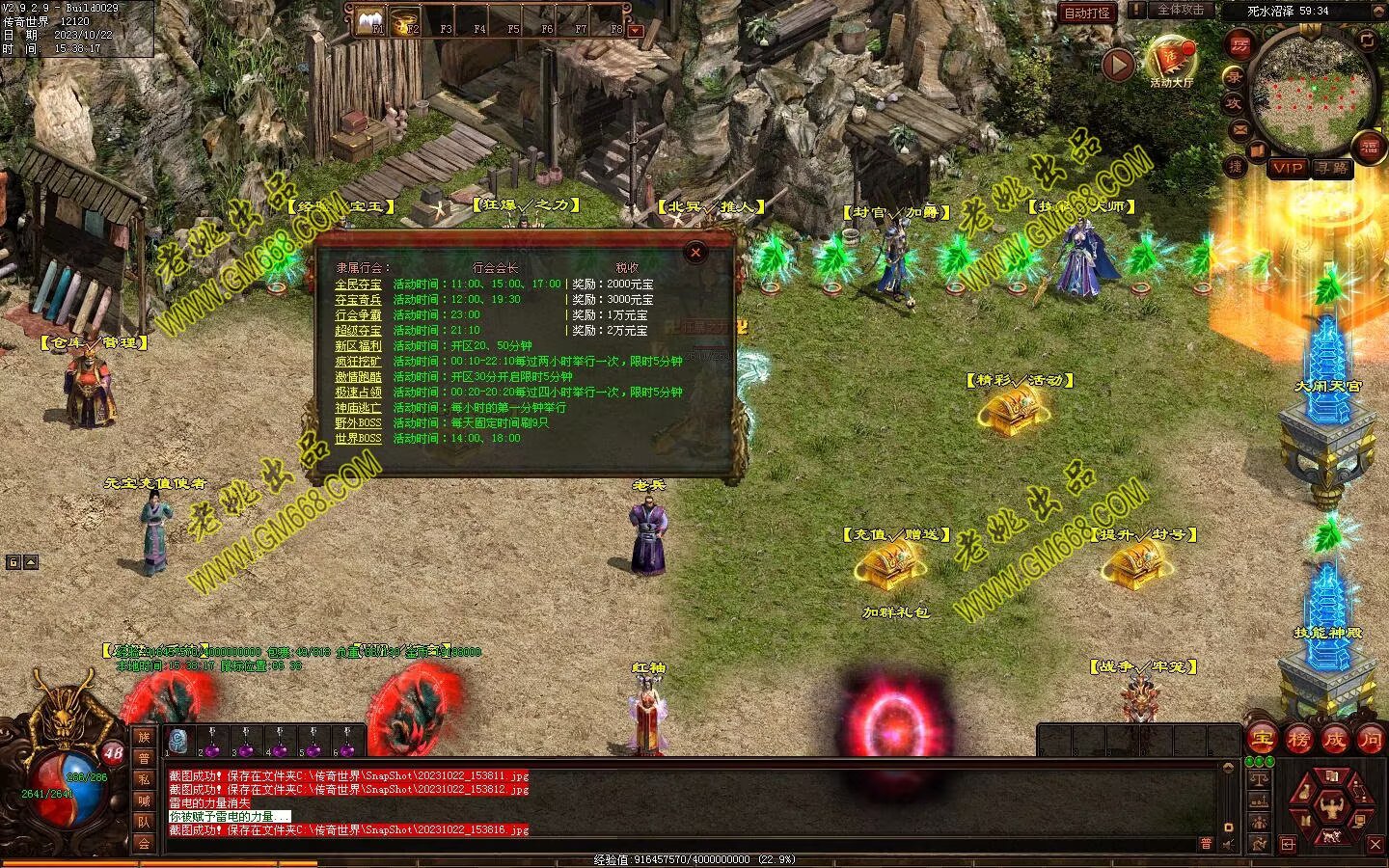The image size is (1389, 868).
Task: Use the blue rune stone in hotbar slot 1
Action: [178, 741]
